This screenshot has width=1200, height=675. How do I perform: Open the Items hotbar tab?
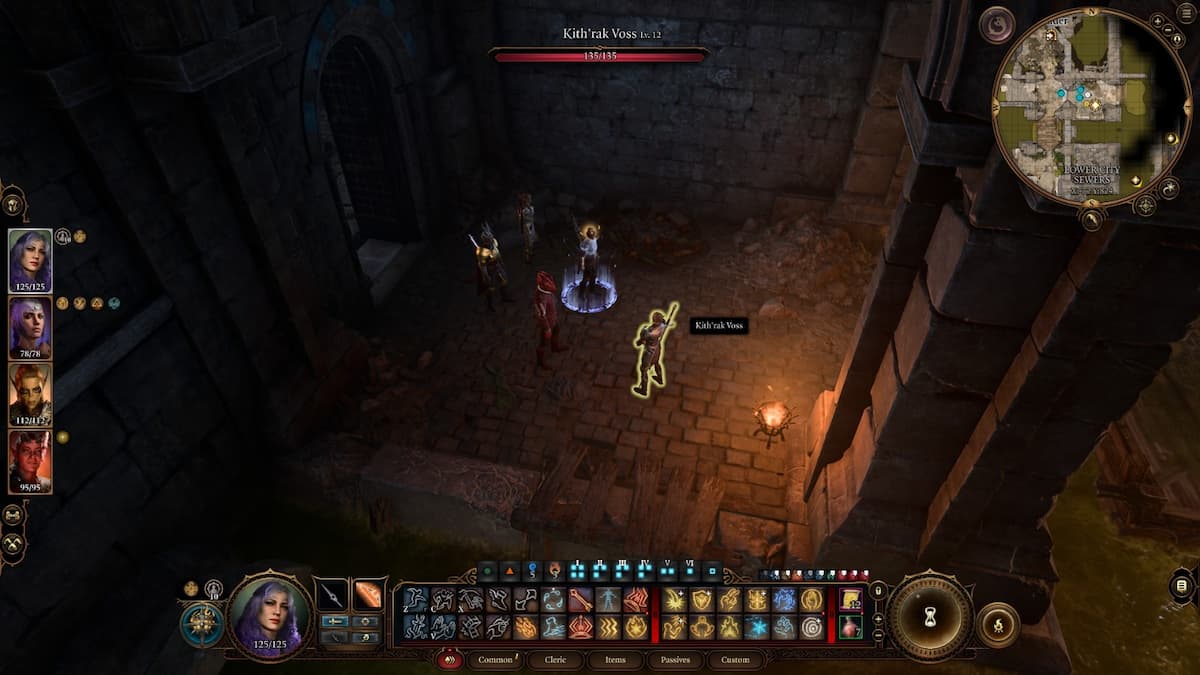point(616,660)
